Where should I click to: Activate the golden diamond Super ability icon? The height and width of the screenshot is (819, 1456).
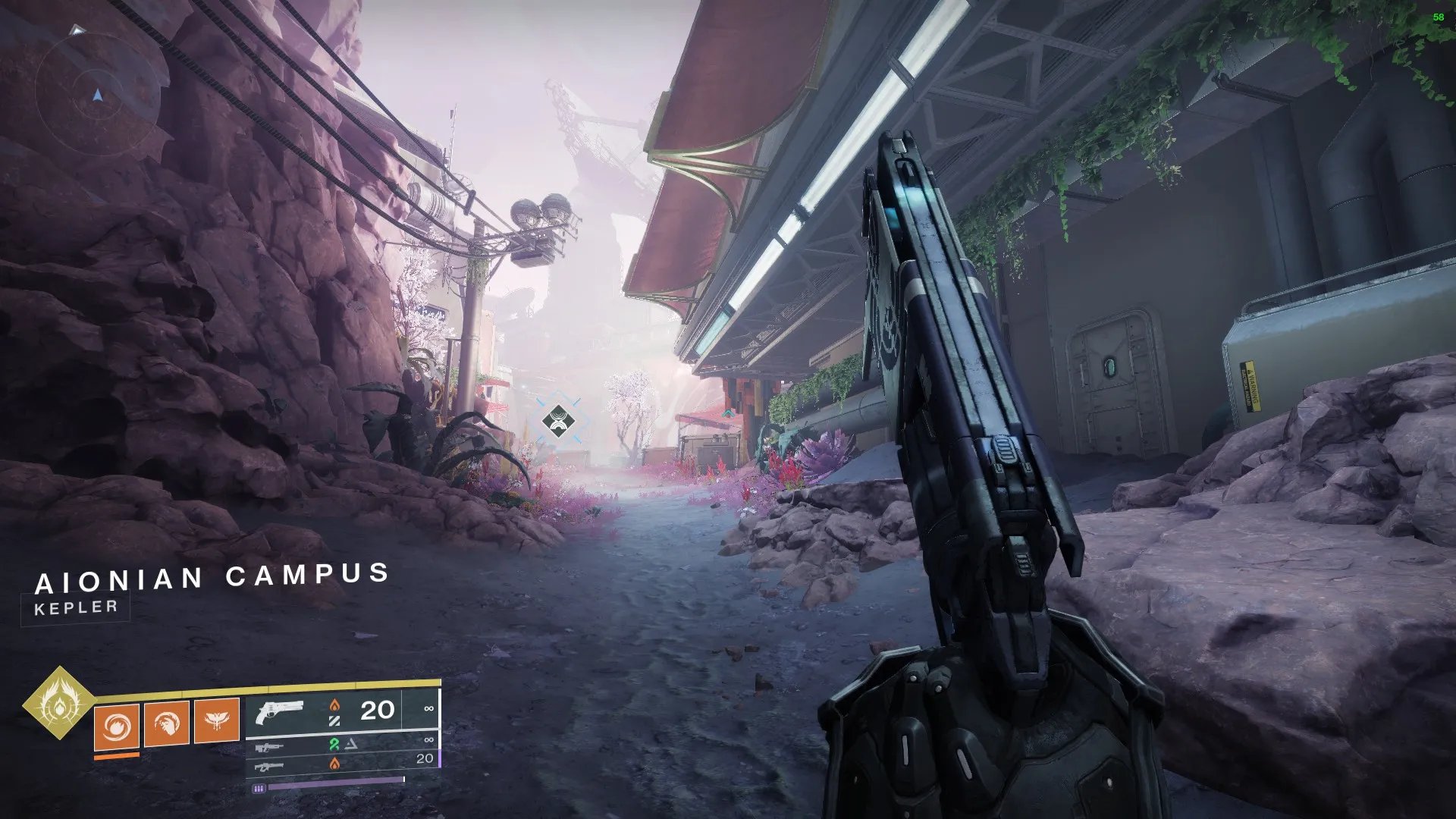pyautogui.click(x=58, y=702)
